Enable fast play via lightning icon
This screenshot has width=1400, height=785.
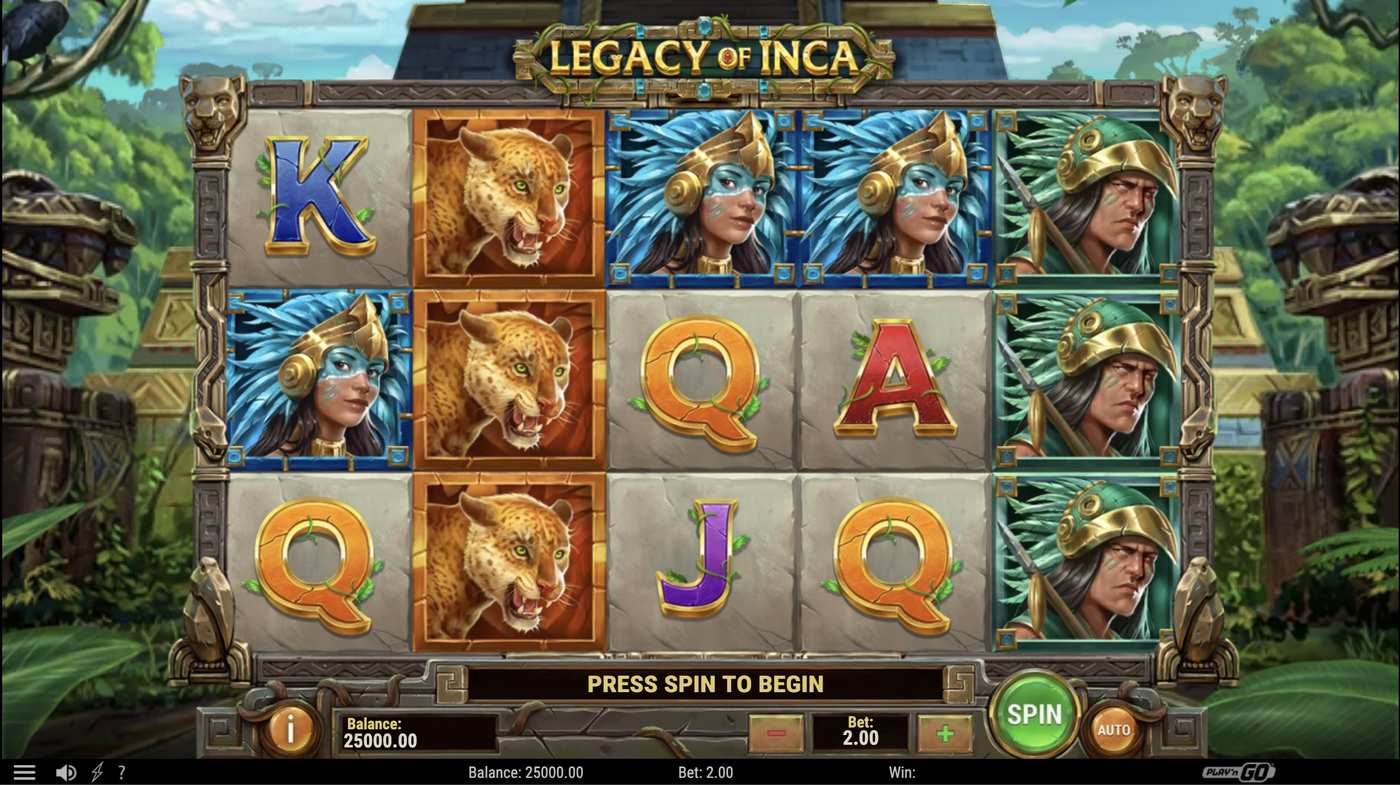coord(95,770)
